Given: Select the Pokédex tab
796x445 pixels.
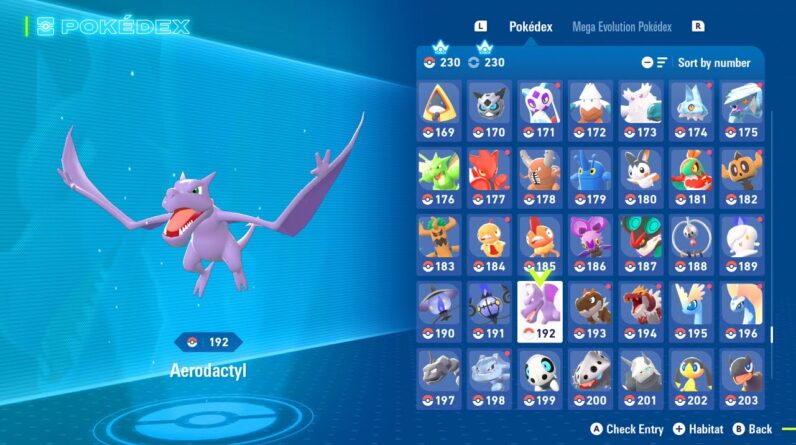Looking at the screenshot, I should point(531,27).
